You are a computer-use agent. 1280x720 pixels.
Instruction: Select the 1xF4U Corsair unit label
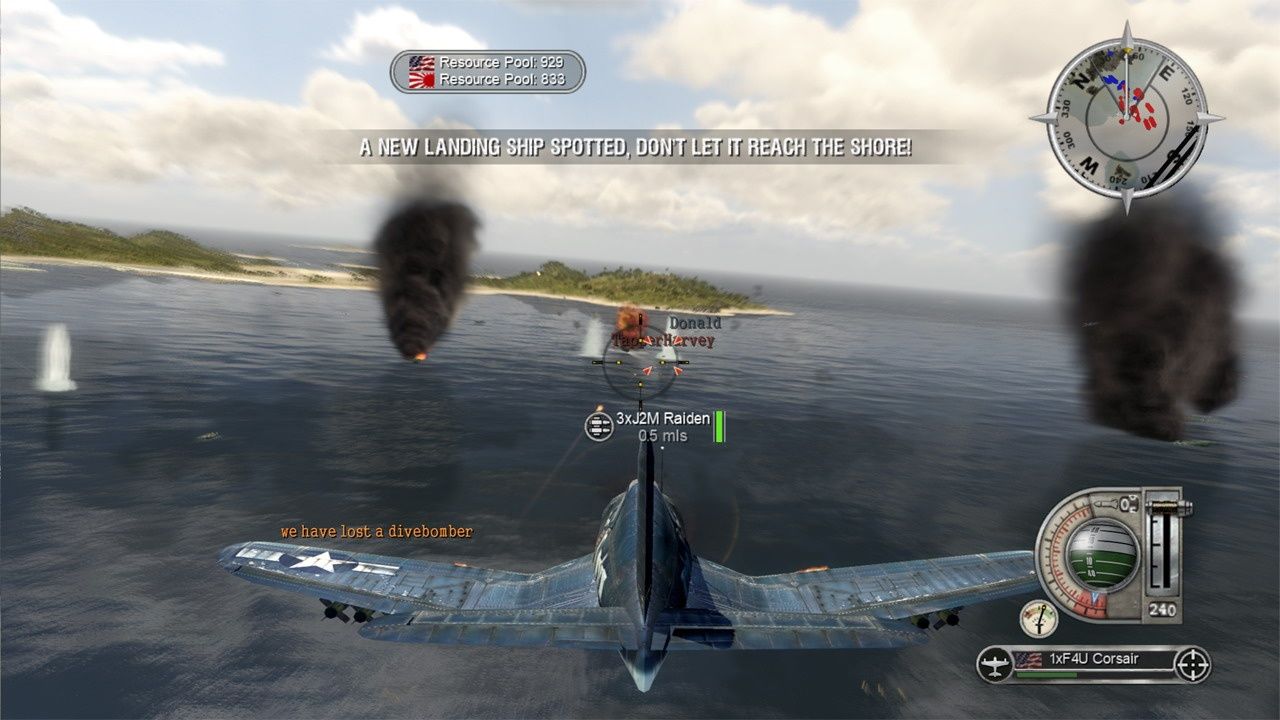point(1092,659)
